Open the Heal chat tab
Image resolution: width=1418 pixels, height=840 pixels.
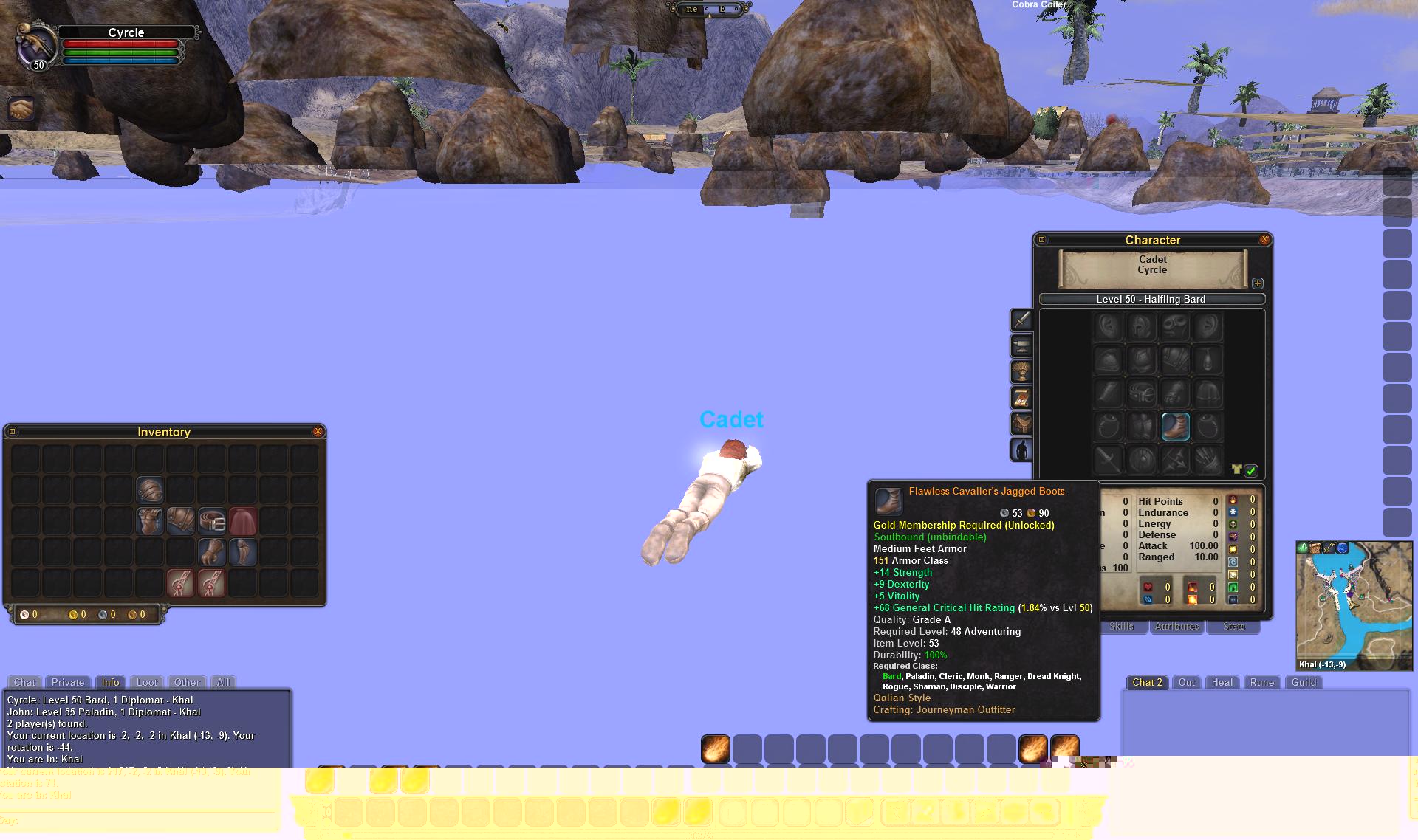tap(1222, 683)
